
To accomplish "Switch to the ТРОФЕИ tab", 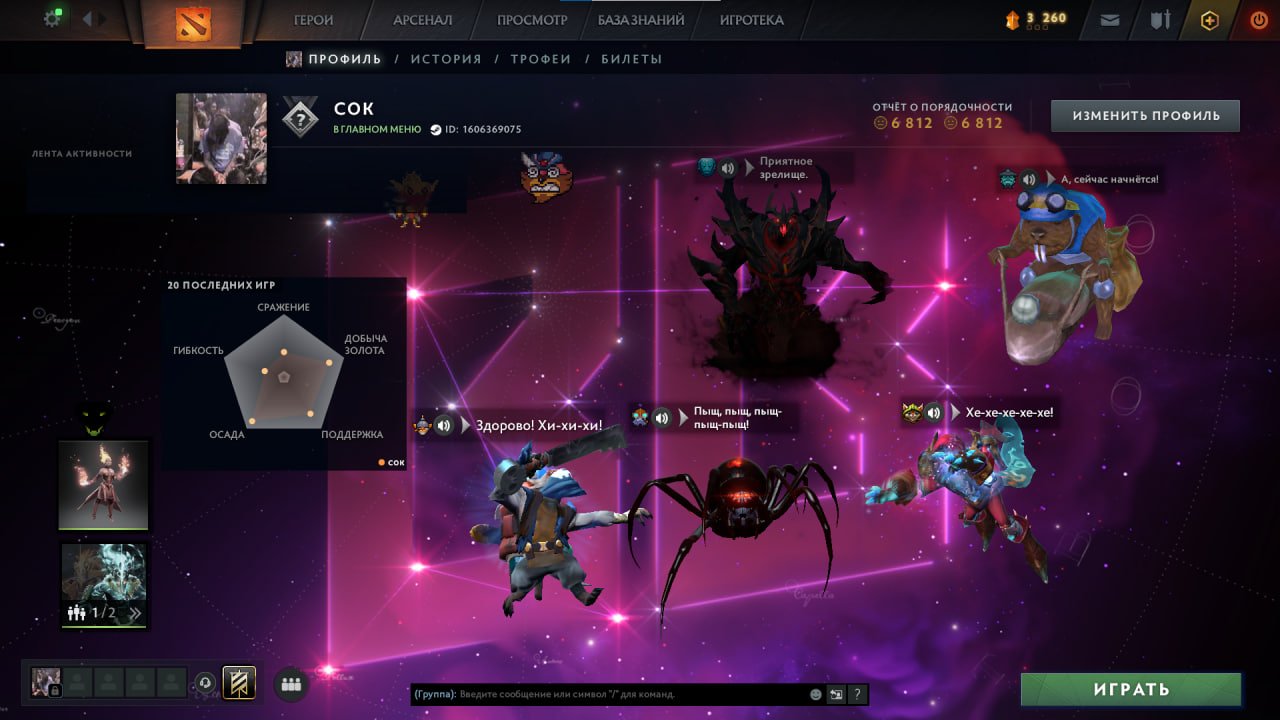I will click(542, 58).
